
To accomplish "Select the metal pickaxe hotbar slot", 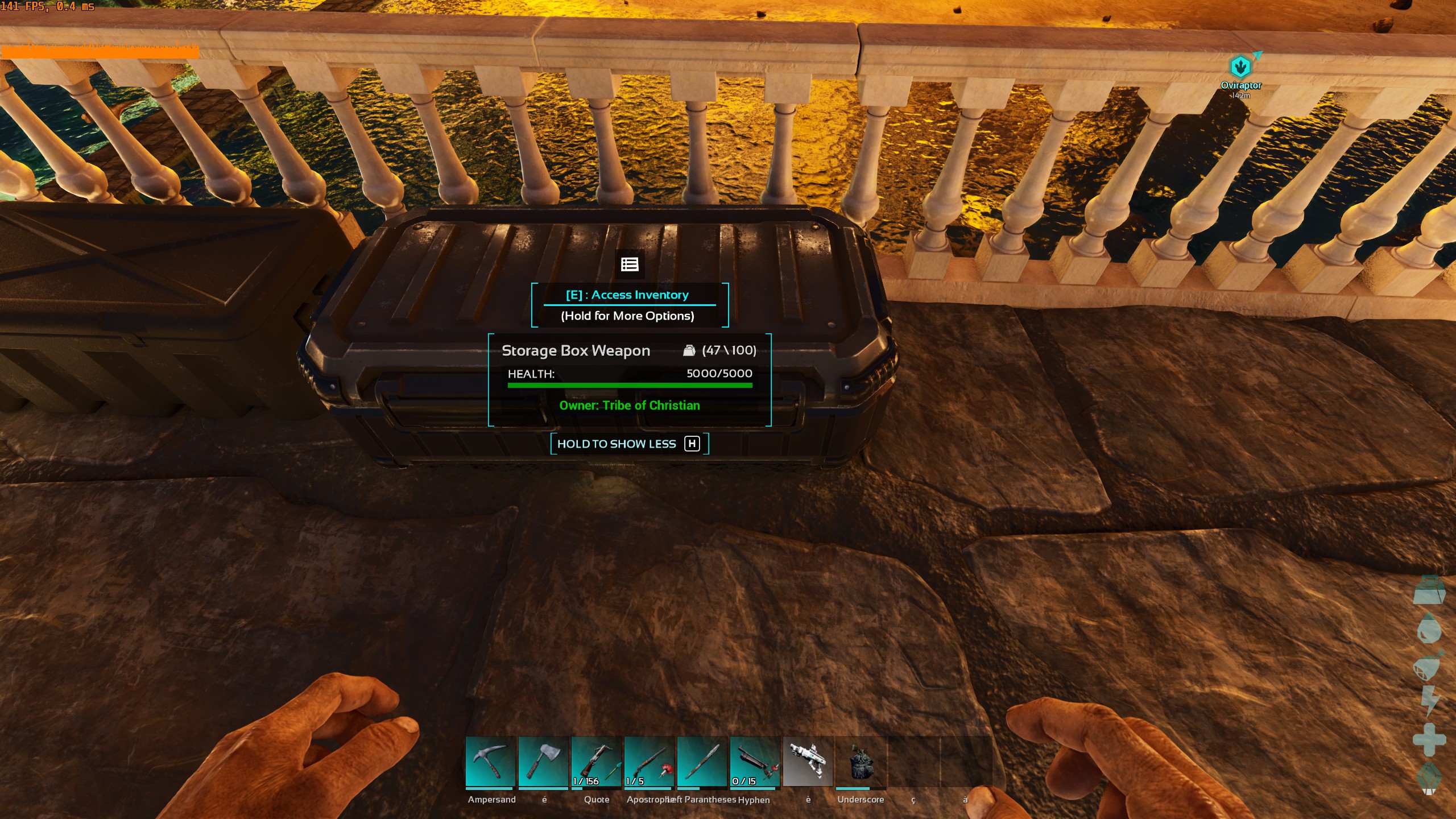I will (490, 762).
